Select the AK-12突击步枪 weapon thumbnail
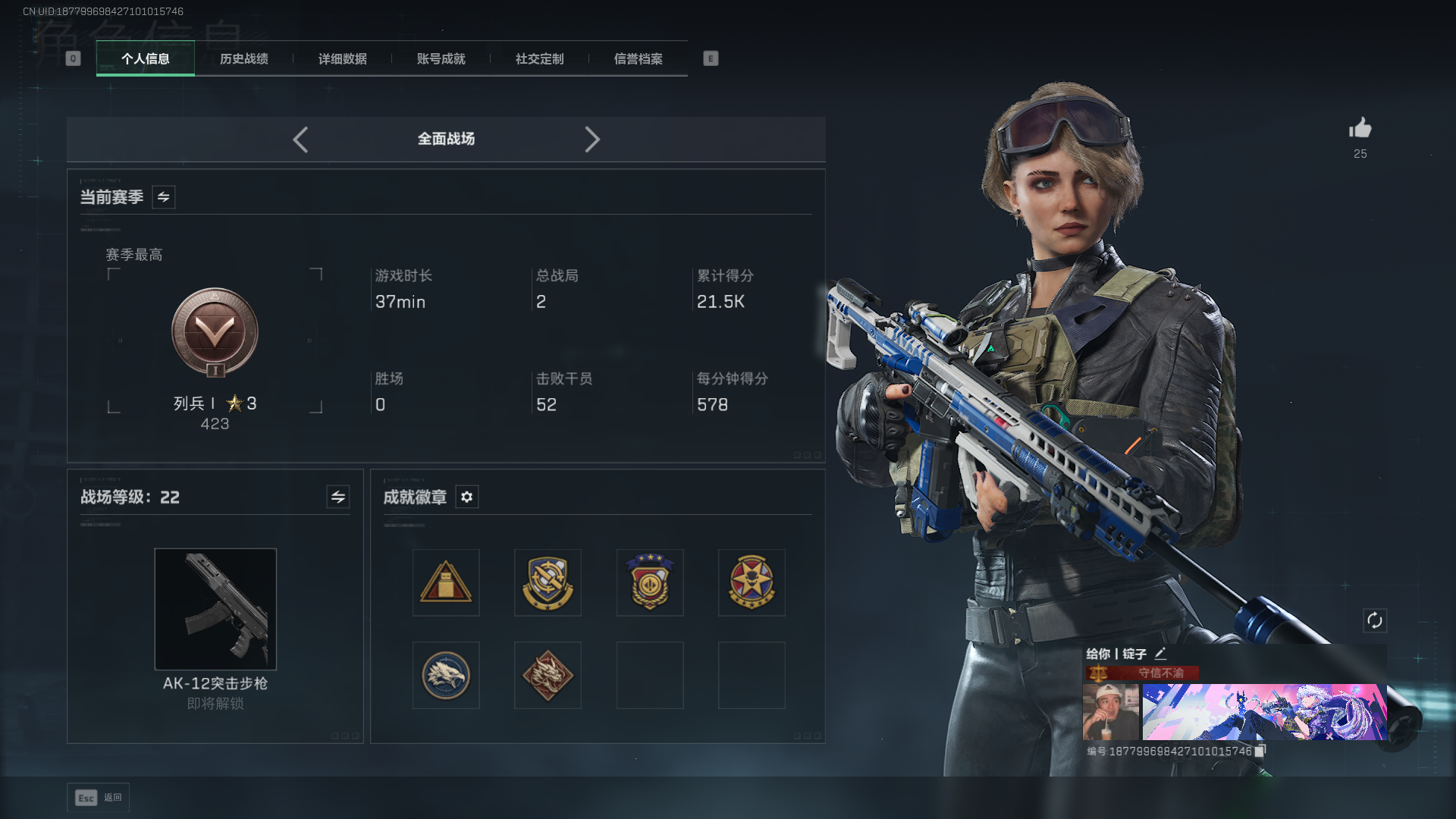The height and width of the screenshot is (819, 1456). click(215, 609)
